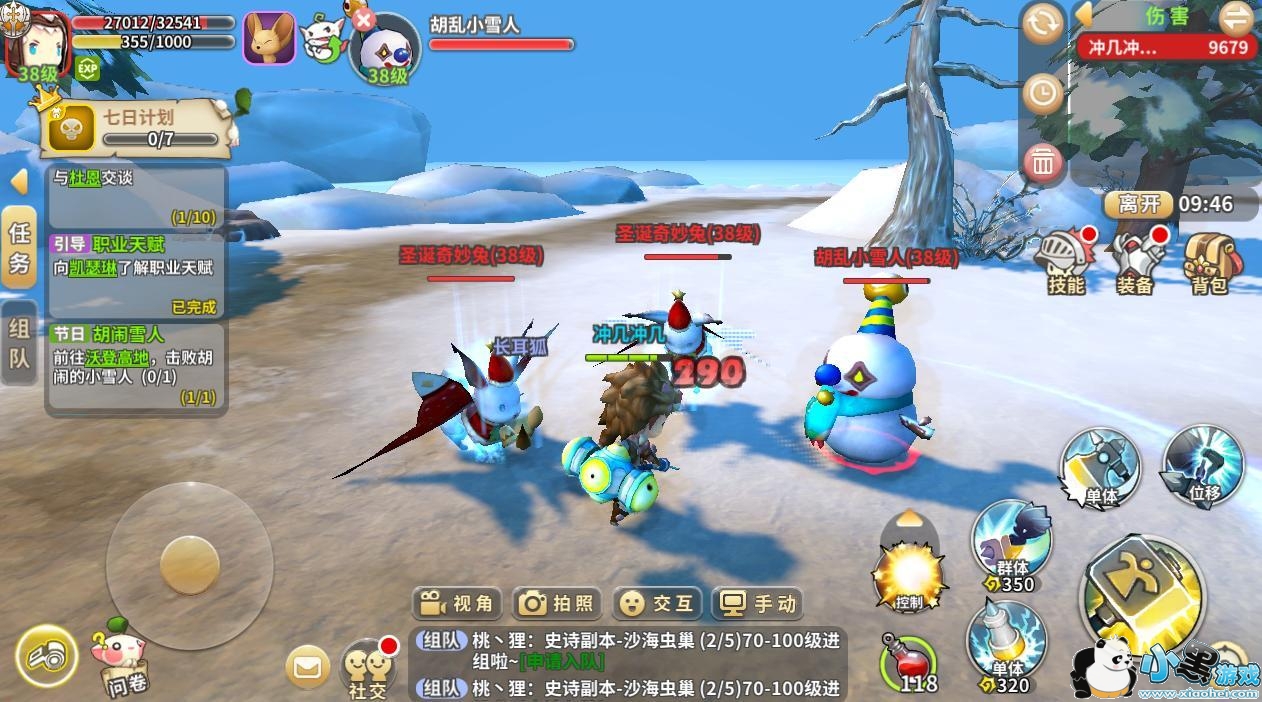Activate the 位移 movement skill

[1202, 466]
